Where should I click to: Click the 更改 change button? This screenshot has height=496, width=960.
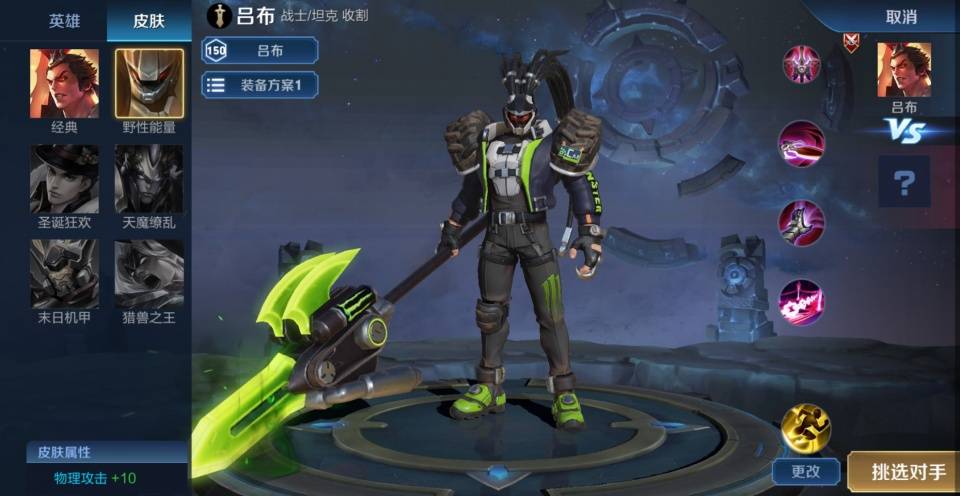(805, 470)
